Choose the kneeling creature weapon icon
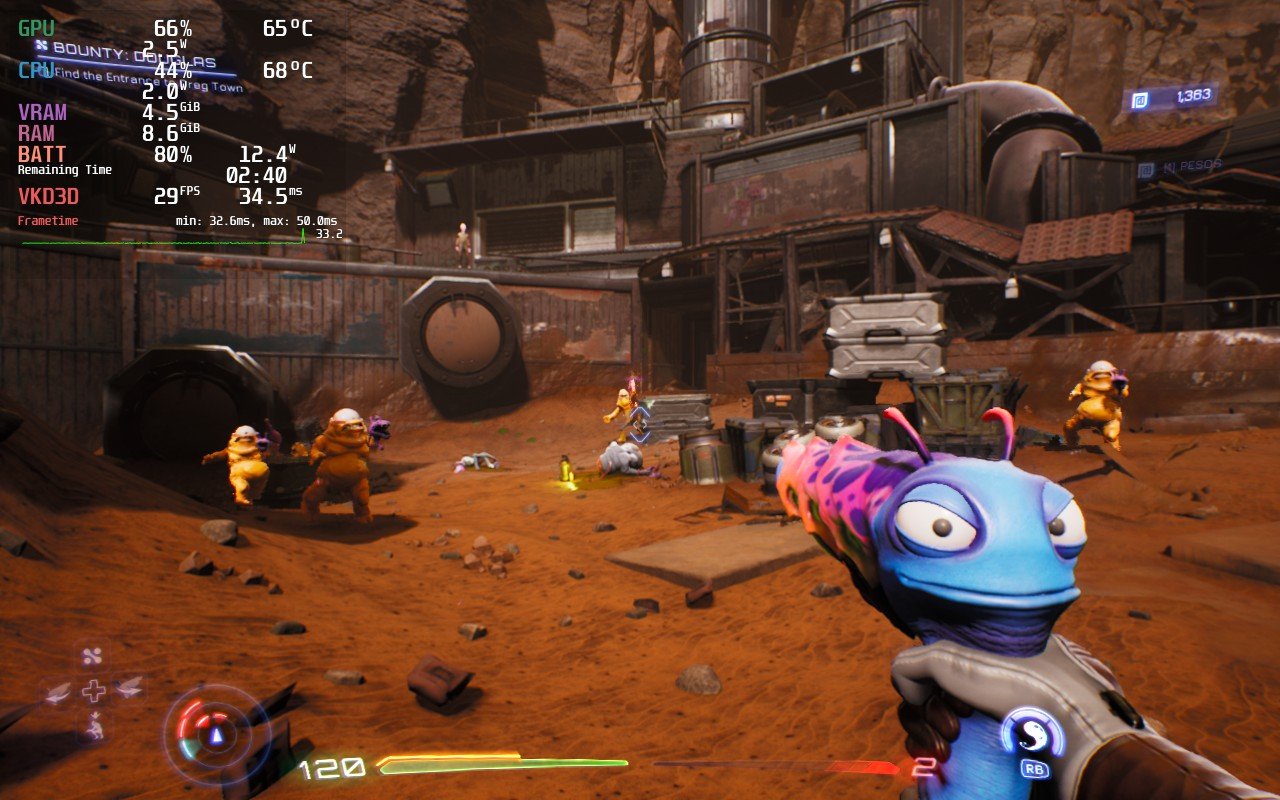Viewport: 1280px width, 800px height. 94,727
